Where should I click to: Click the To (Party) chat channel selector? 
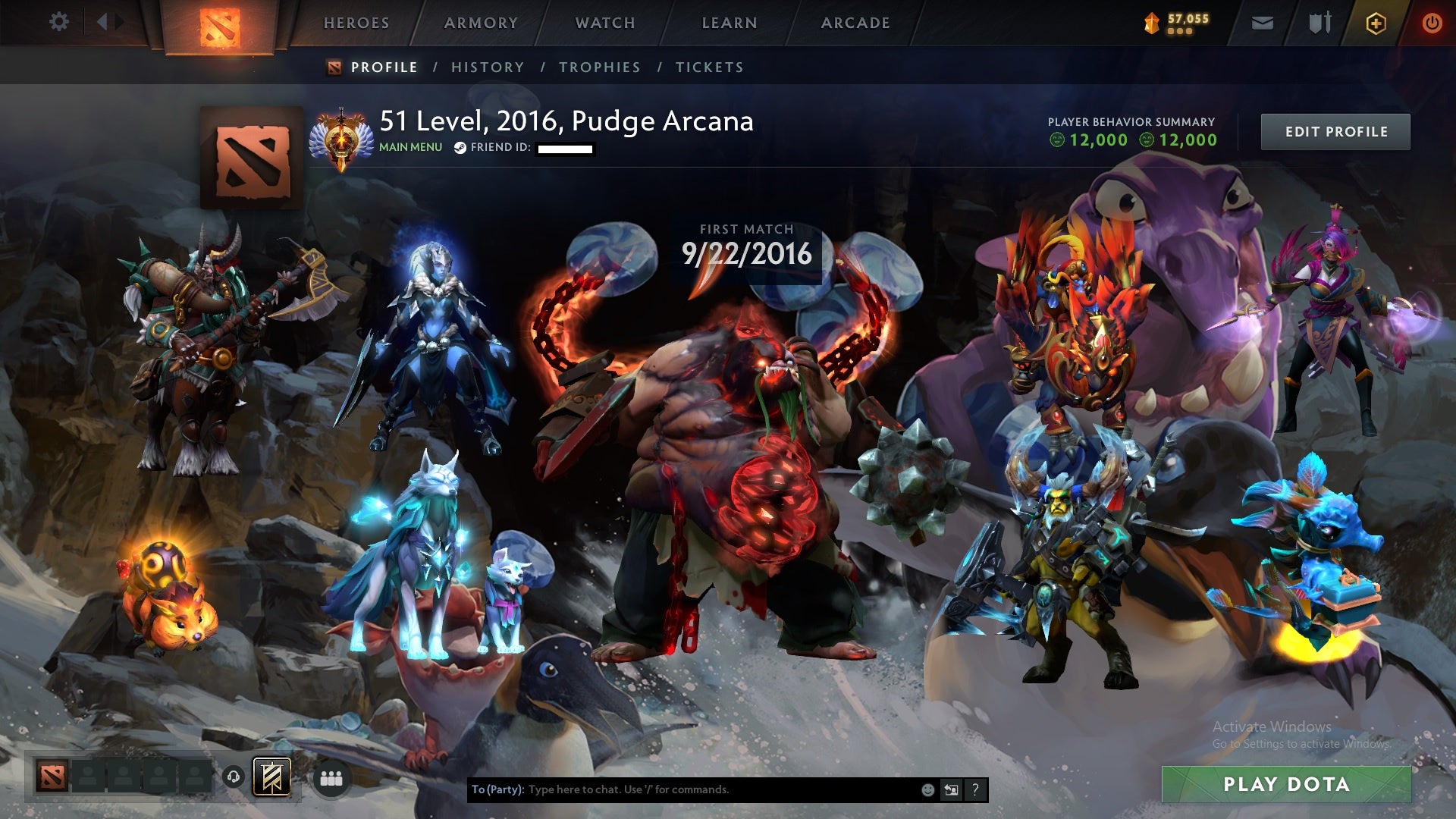point(497,789)
